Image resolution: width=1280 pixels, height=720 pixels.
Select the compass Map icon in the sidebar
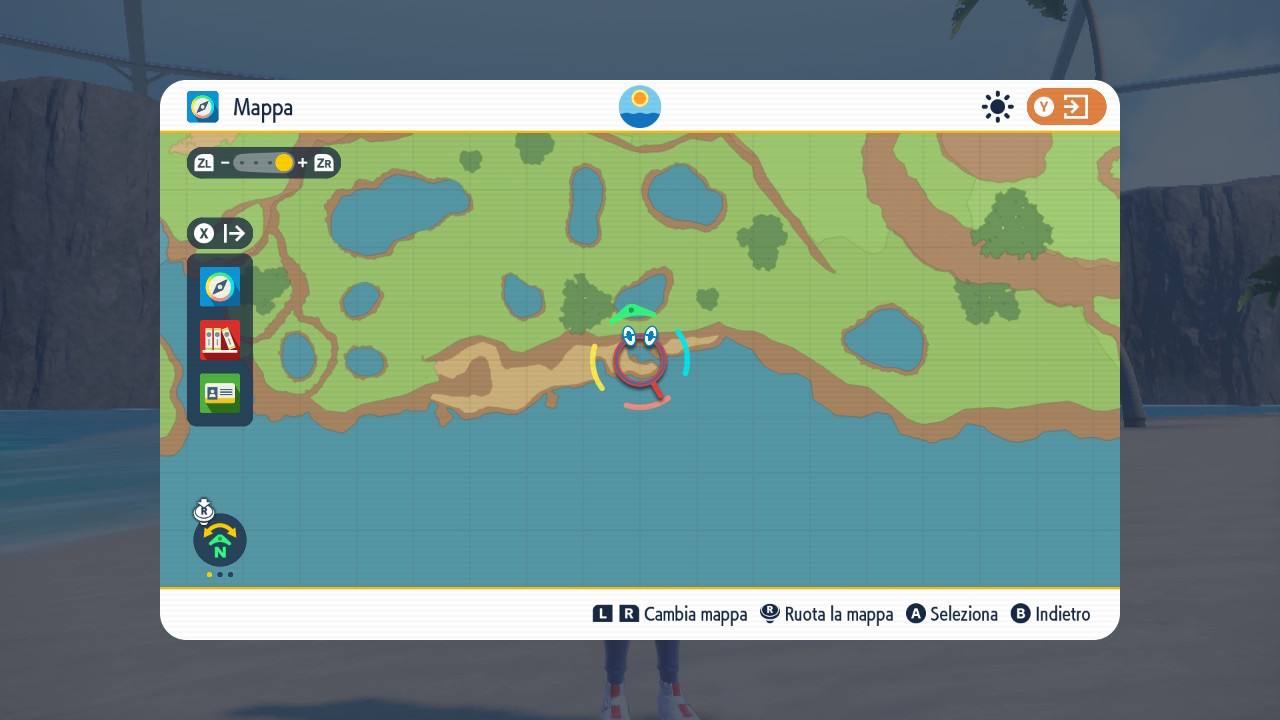[x=219, y=286]
